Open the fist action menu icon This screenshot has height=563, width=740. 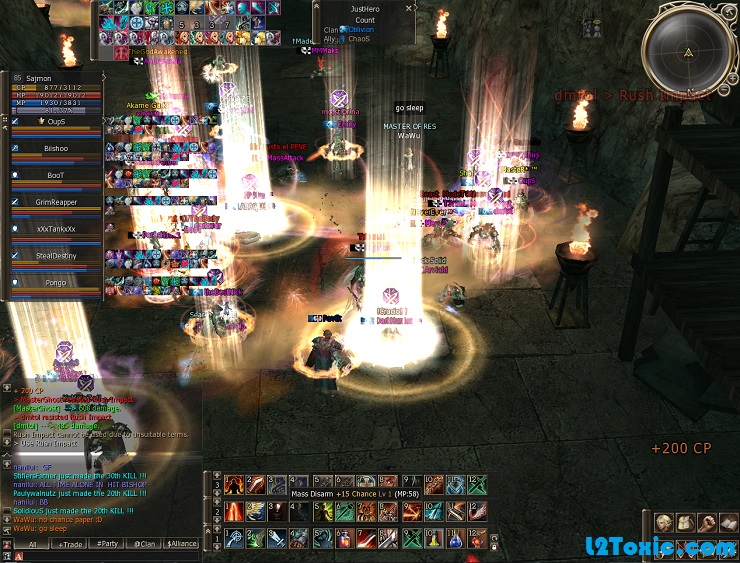pos(708,523)
